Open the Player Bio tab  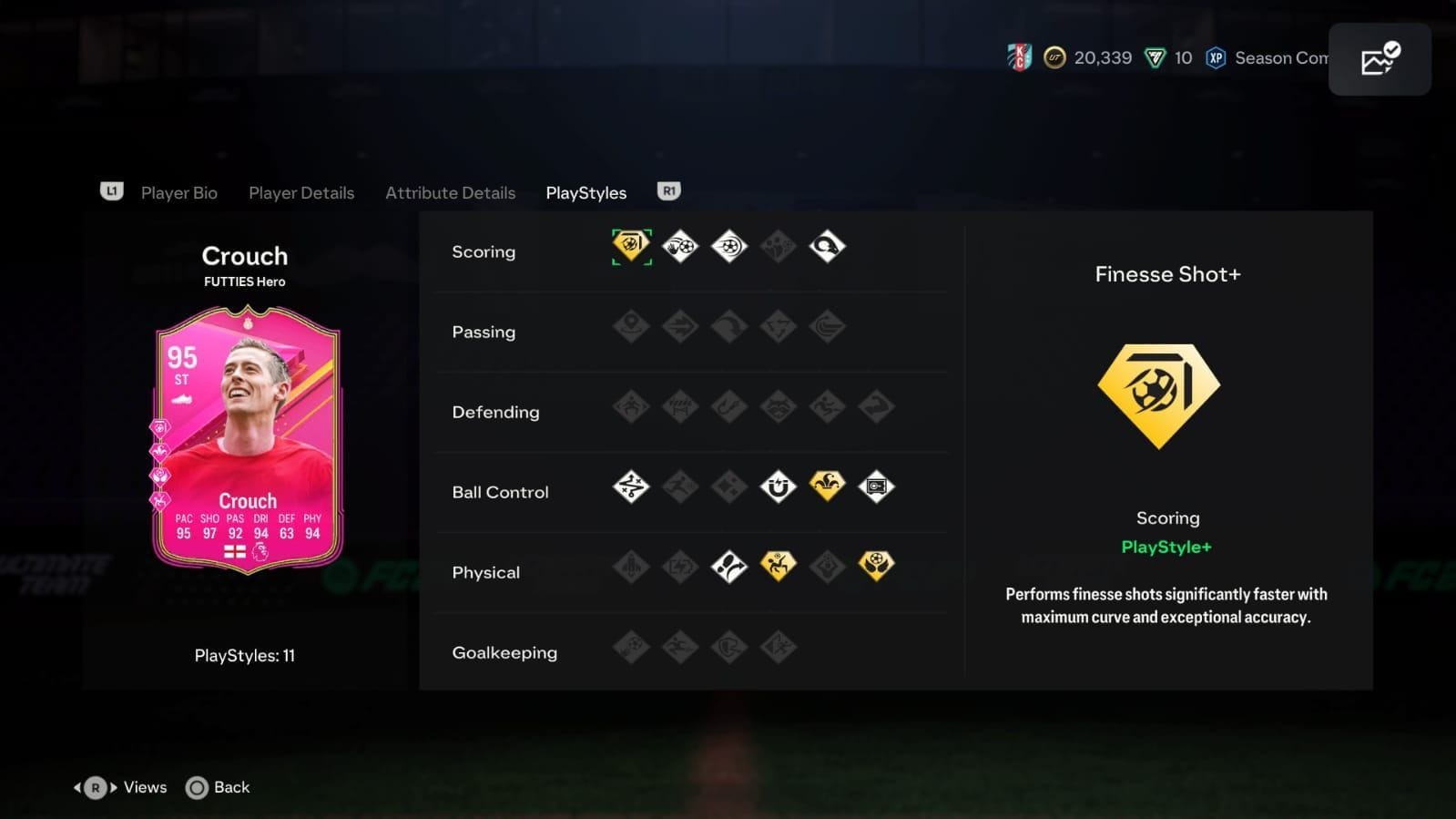(x=179, y=192)
